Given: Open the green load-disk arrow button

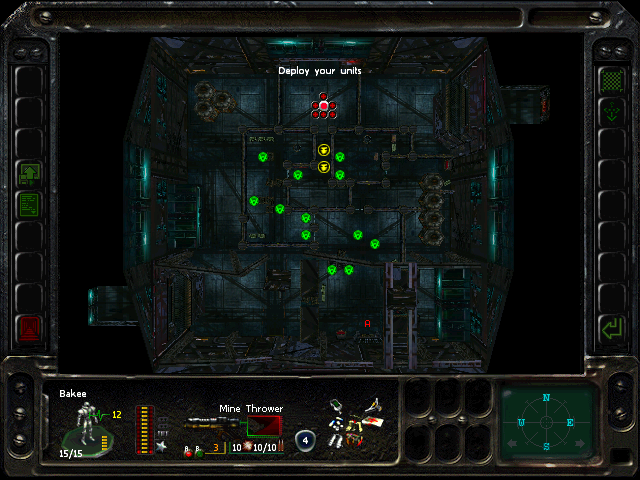Looking at the screenshot, I should click(29, 173).
